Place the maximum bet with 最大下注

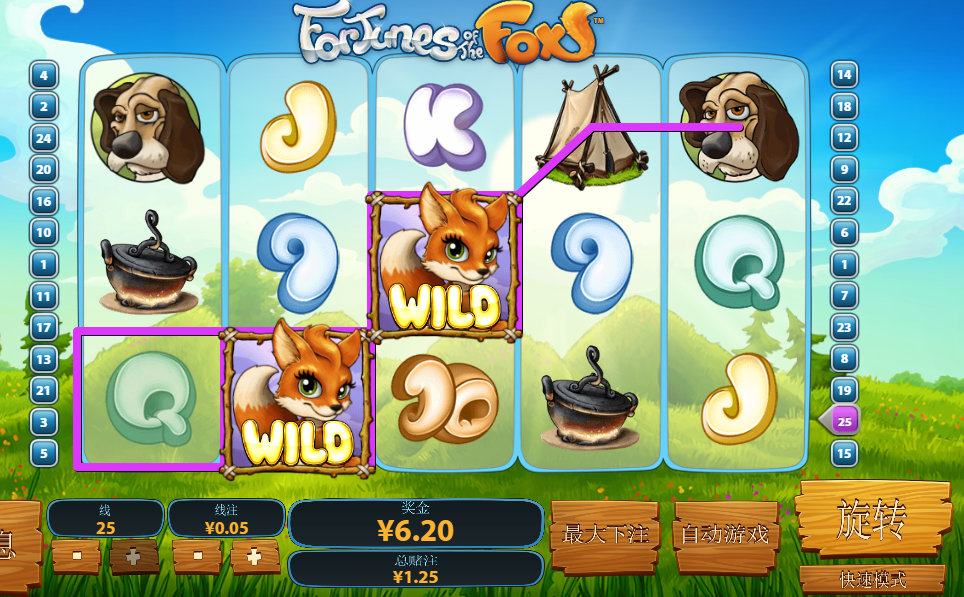click(x=606, y=536)
